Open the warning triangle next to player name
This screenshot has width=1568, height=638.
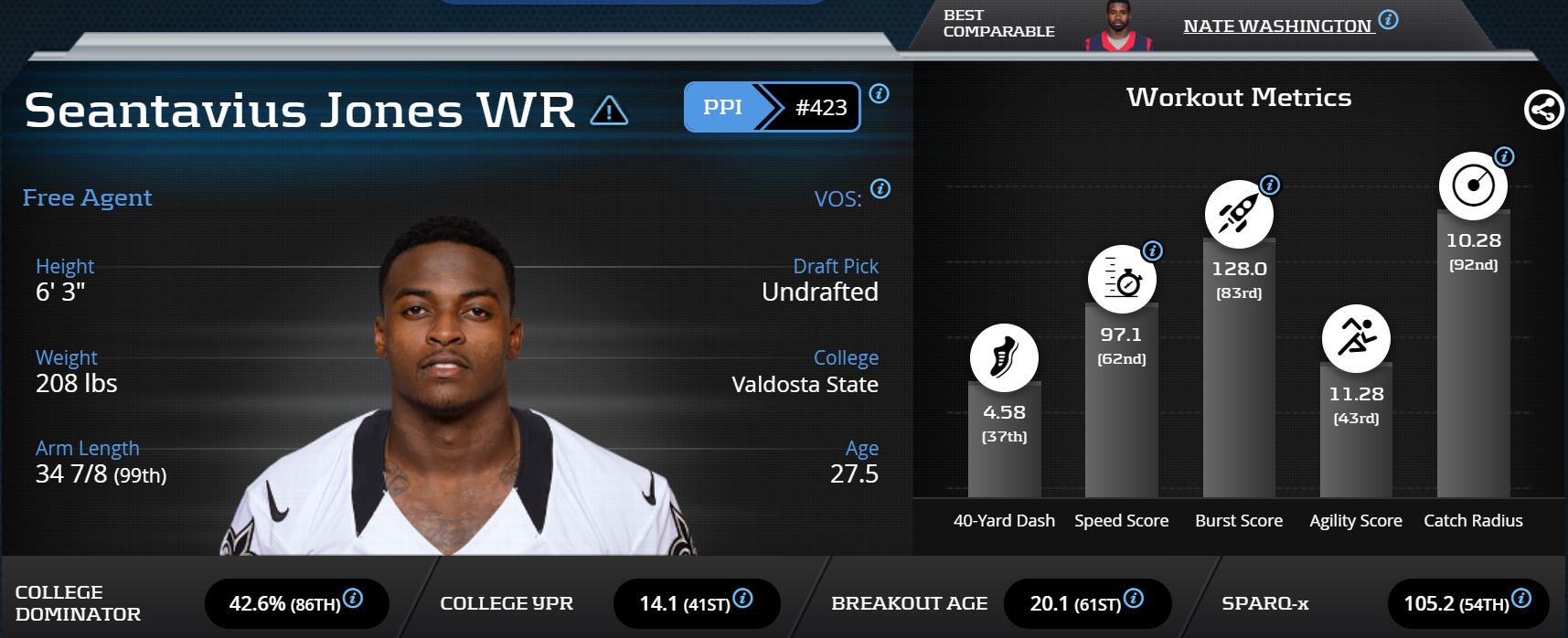[x=609, y=112]
